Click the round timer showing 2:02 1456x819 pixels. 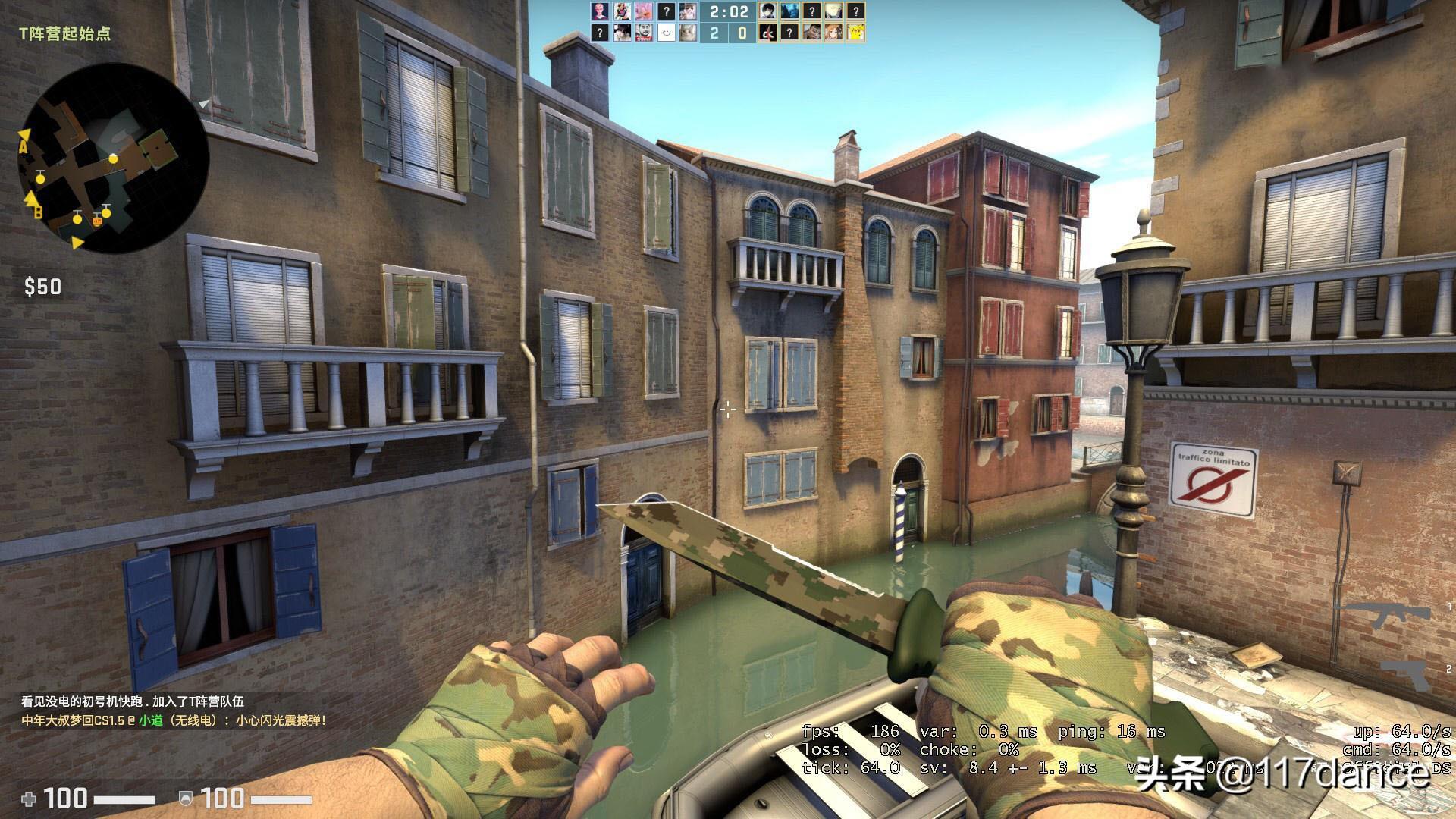[x=729, y=12]
